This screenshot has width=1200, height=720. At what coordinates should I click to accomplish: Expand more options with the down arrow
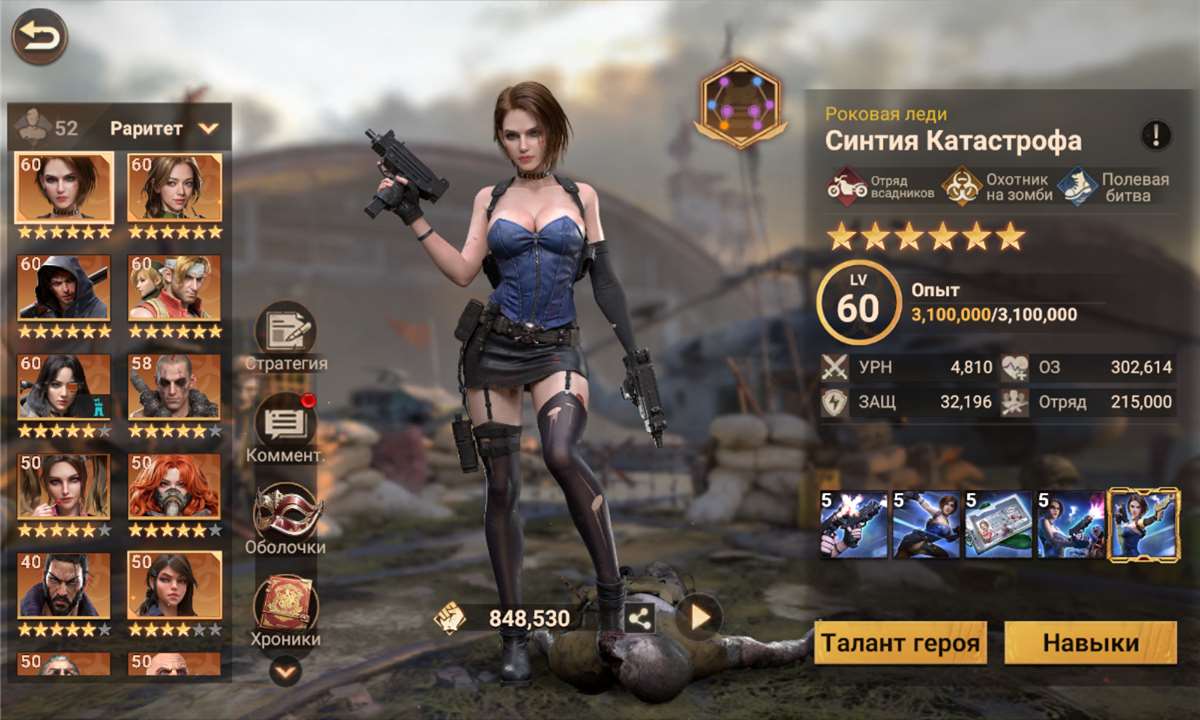[286, 672]
